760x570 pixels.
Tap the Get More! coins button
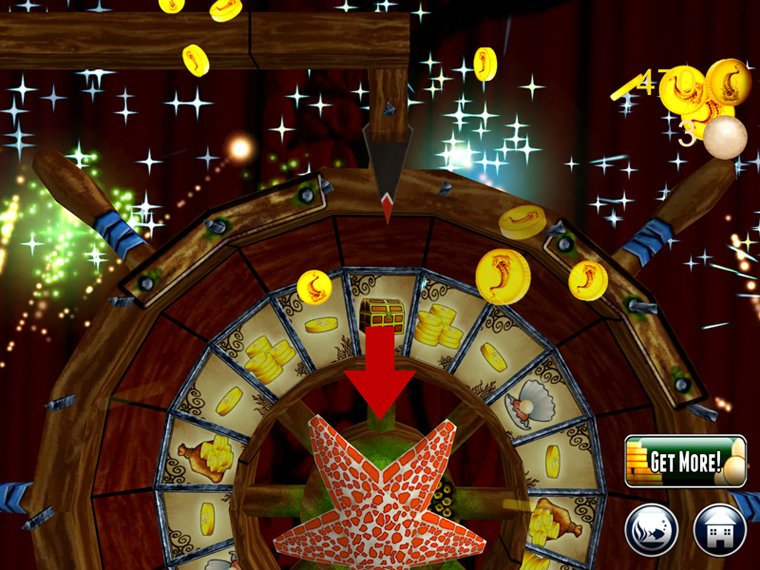(x=685, y=461)
